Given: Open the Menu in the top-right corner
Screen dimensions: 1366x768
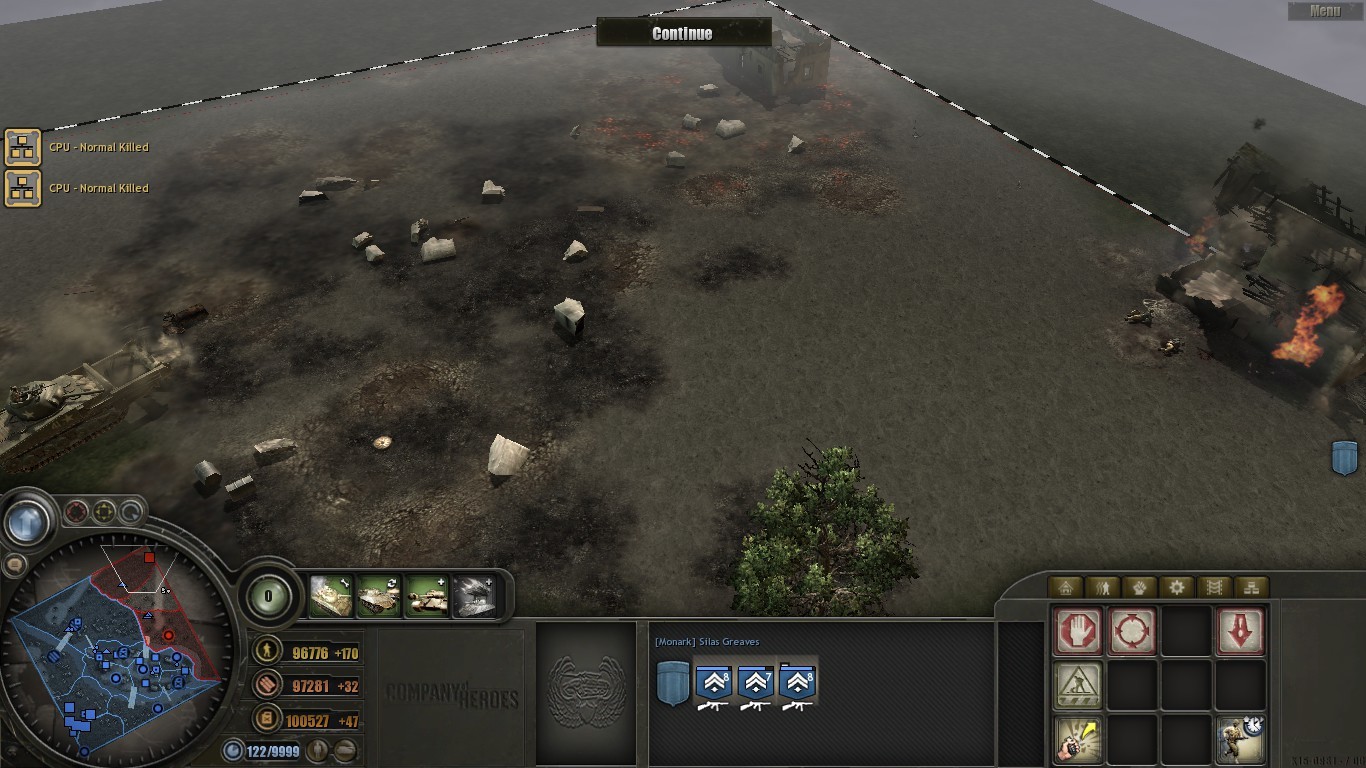Looking at the screenshot, I should (x=1324, y=10).
